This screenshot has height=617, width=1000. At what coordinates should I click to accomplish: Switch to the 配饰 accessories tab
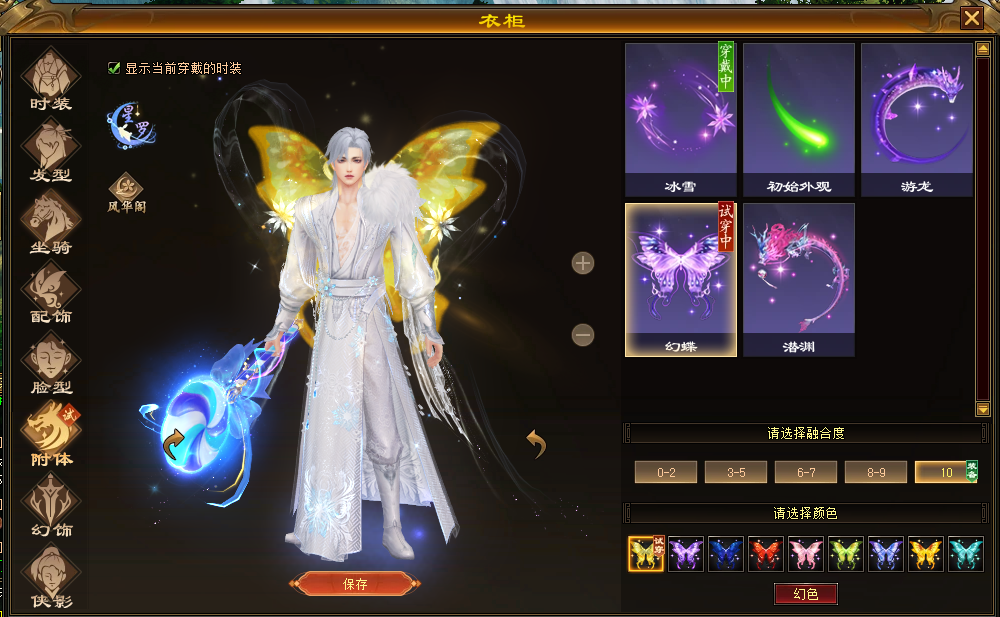pyautogui.click(x=51, y=292)
